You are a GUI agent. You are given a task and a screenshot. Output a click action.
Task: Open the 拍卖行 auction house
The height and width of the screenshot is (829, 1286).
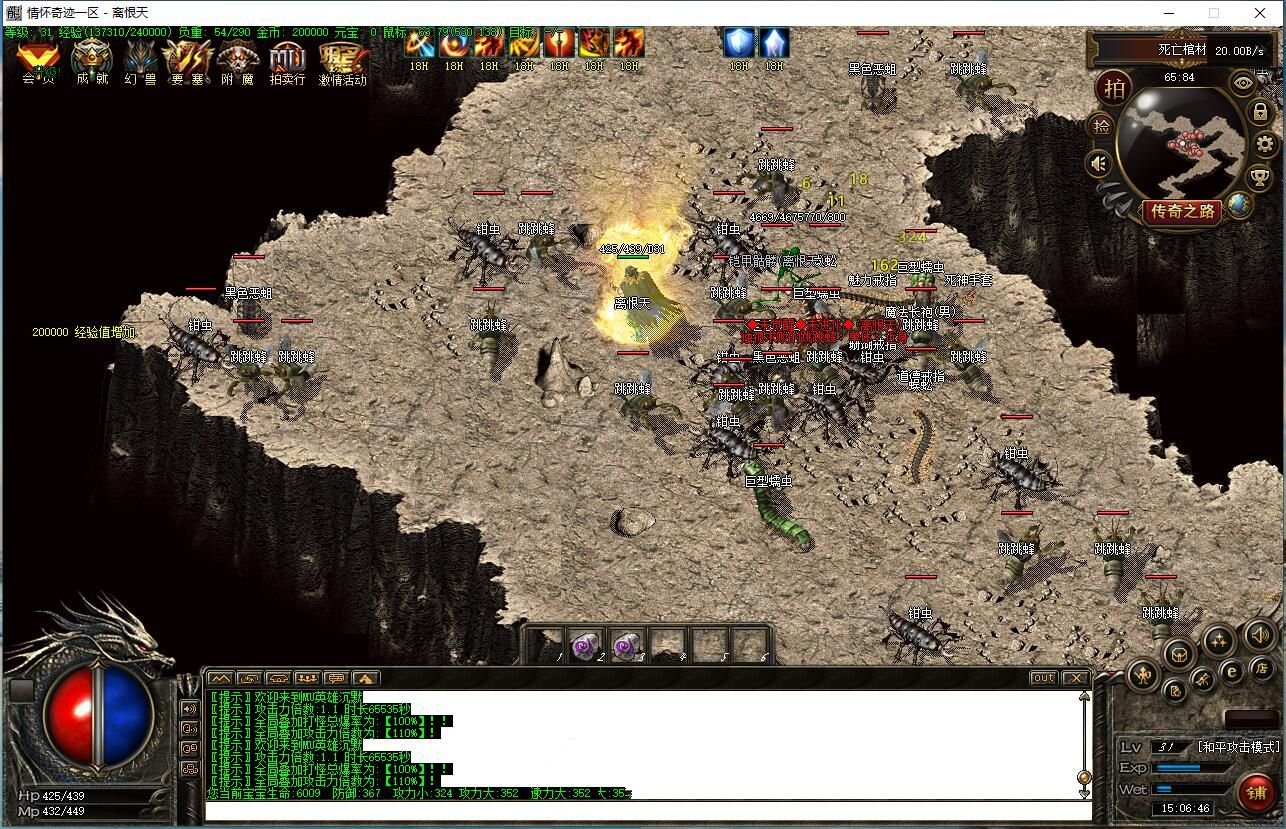point(287,62)
